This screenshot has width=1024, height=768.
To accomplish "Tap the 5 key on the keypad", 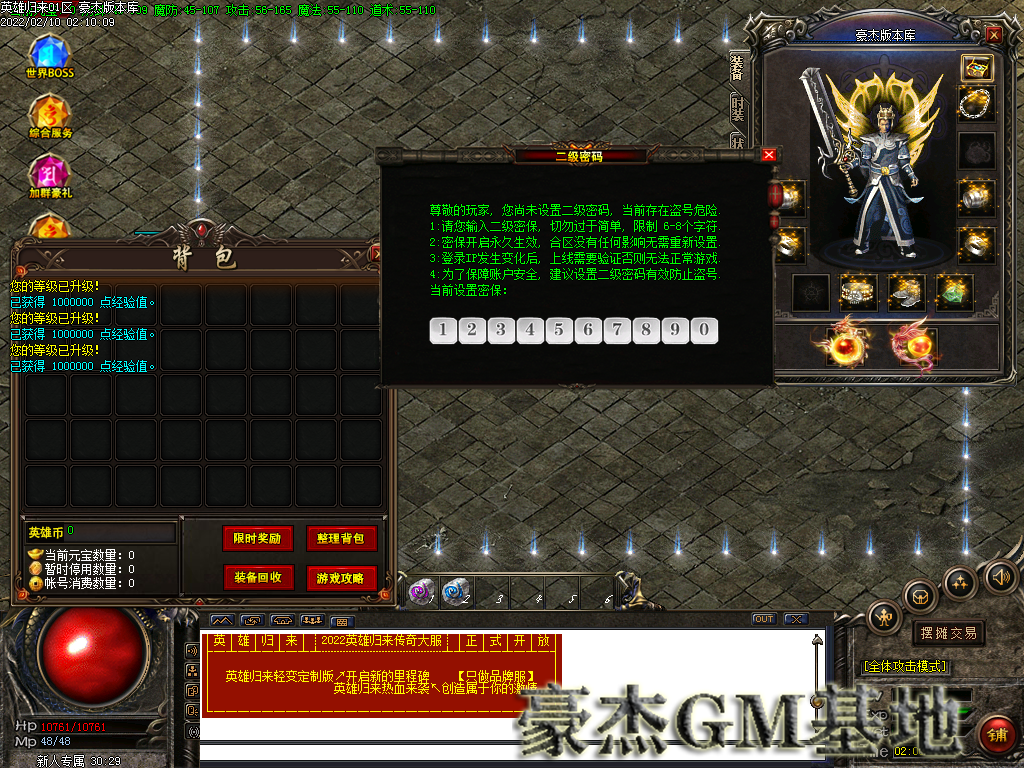I will tap(559, 330).
